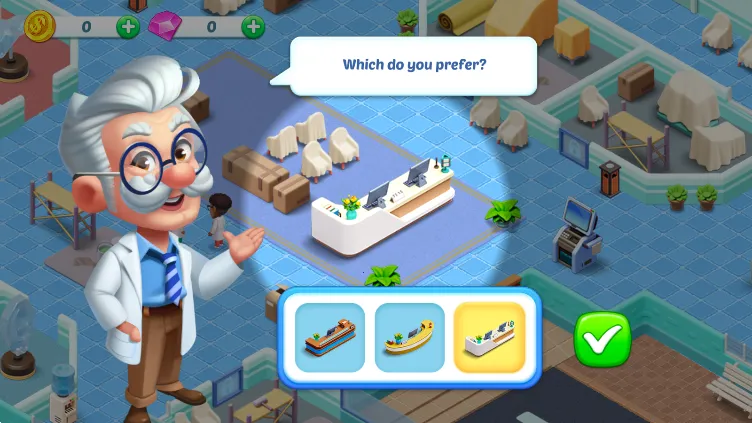Add purple gems with the plus button
Screen dimensions: 752x423
tap(254, 25)
